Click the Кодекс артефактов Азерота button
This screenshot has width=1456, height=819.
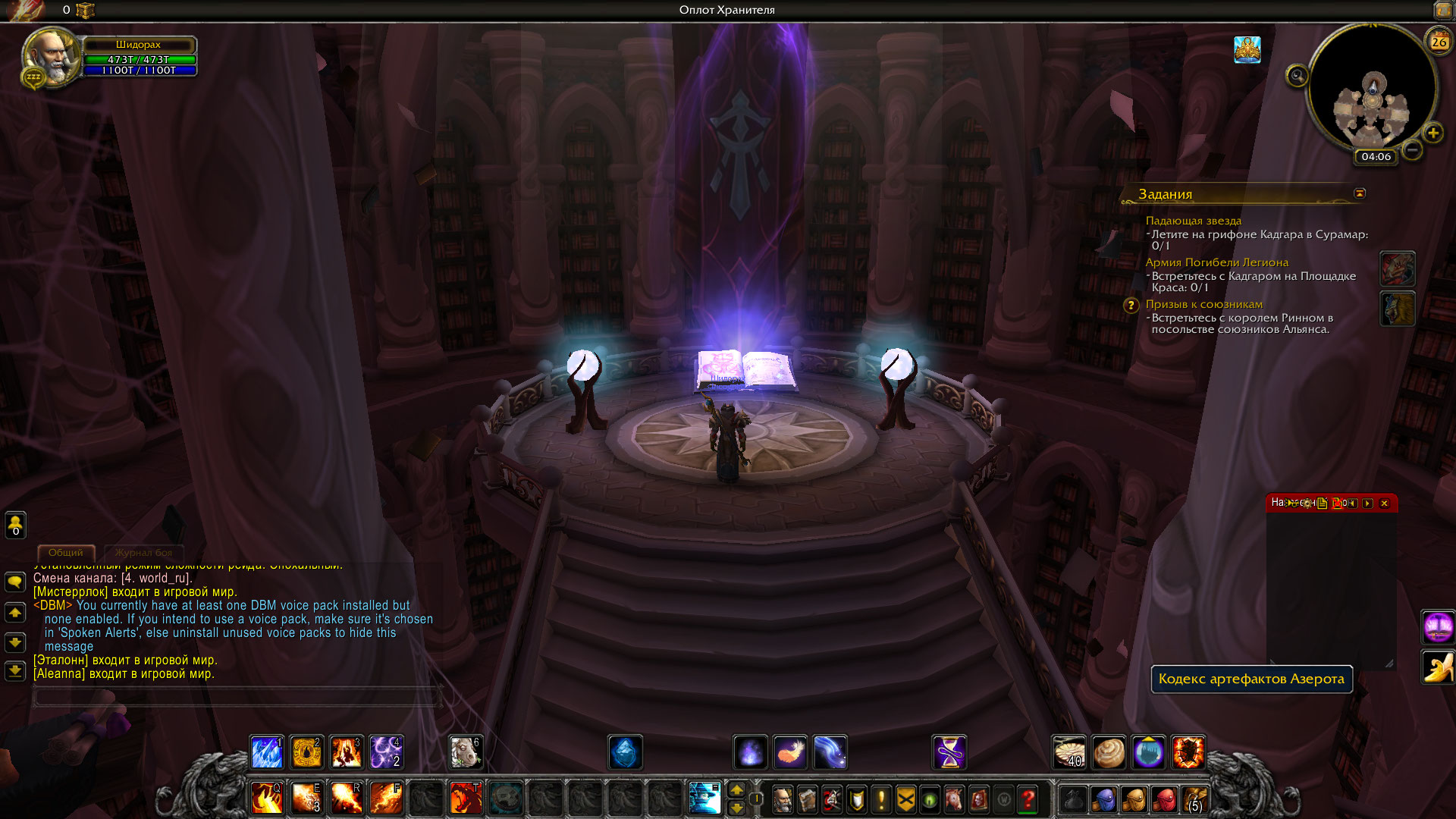1251,679
